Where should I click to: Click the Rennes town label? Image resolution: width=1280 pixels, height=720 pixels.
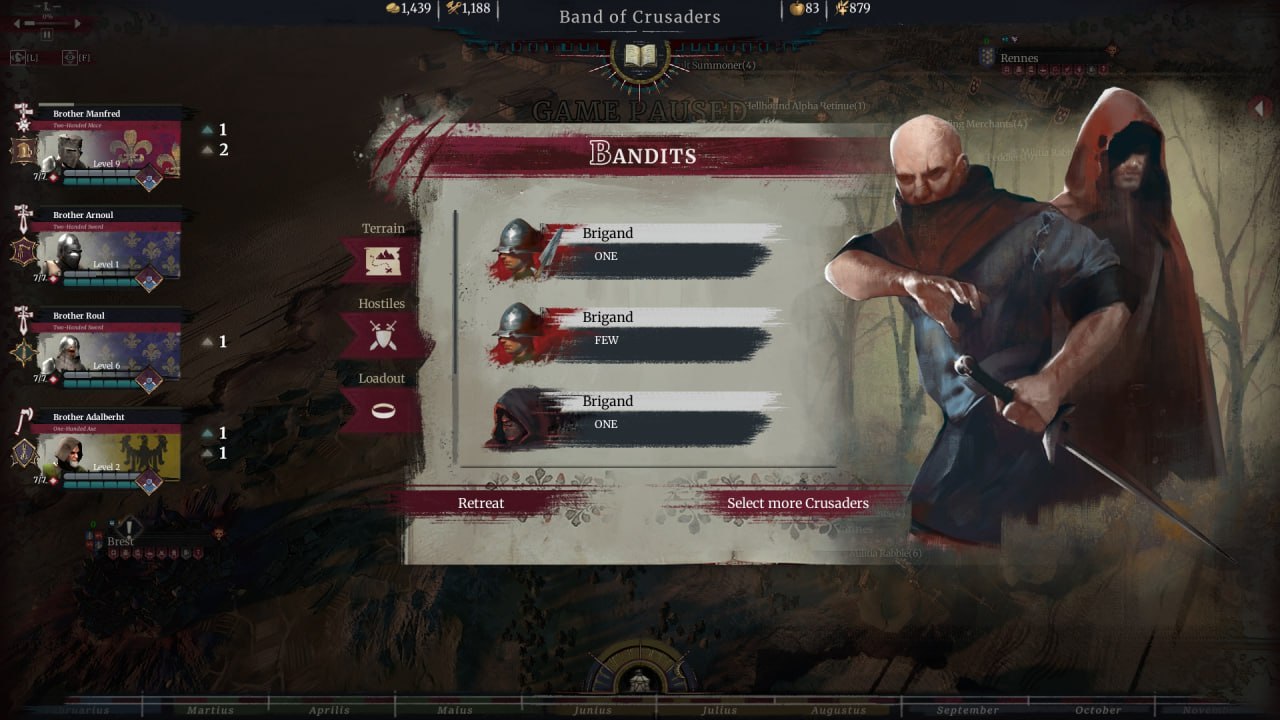coord(1019,58)
